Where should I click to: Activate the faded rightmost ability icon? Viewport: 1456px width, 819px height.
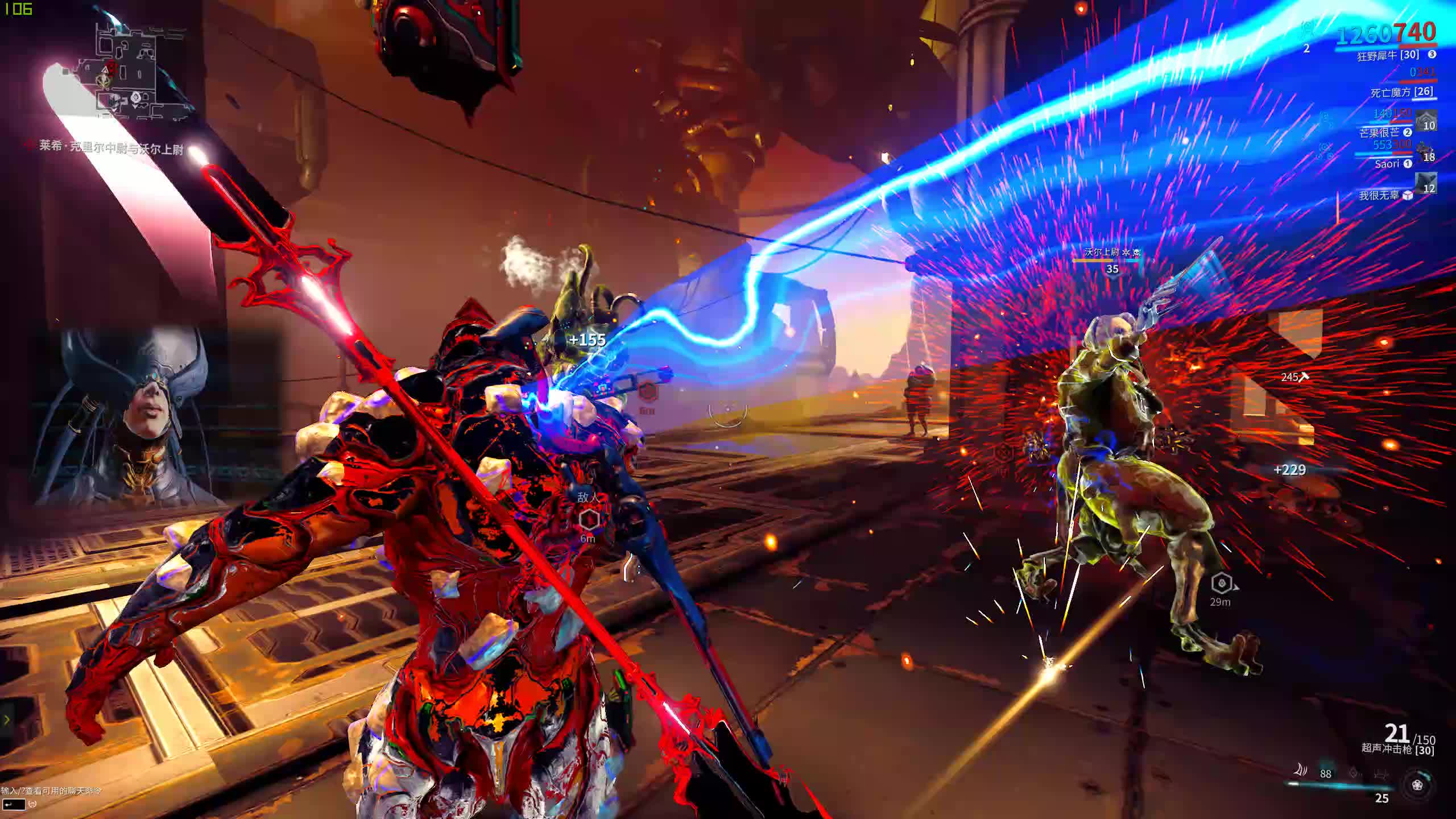click(x=1381, y=773)
